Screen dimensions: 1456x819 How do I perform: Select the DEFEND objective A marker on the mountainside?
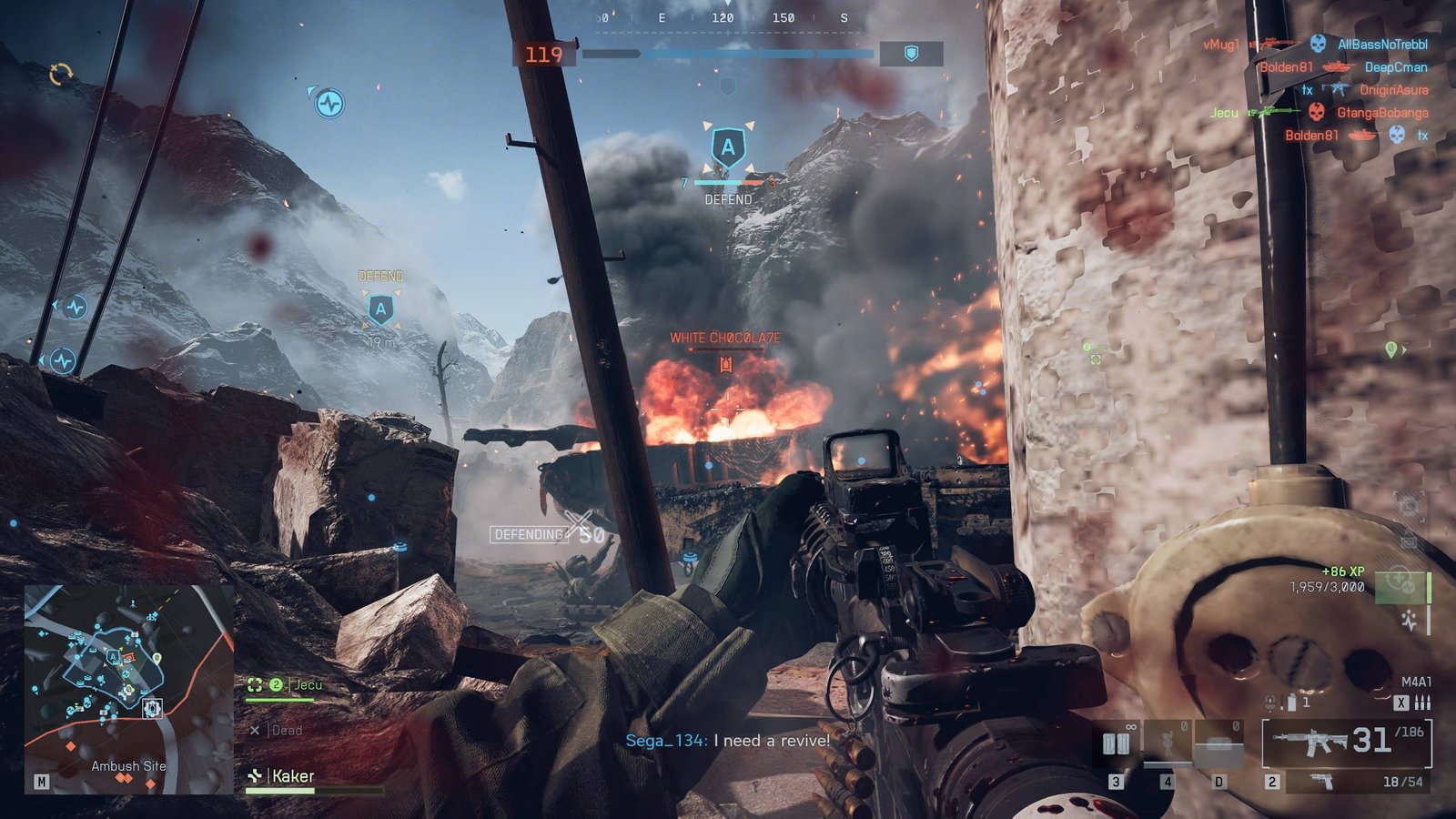380,309
